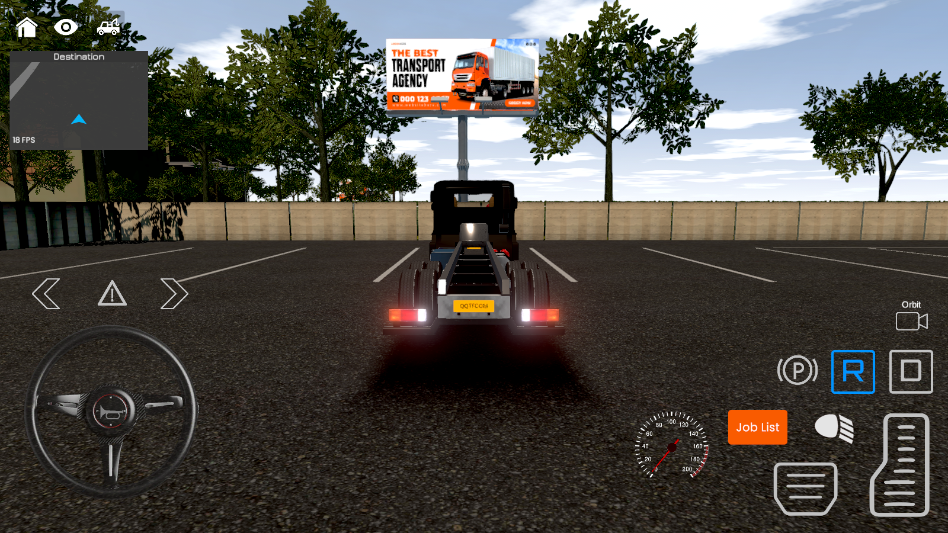Go to the home menu

click(x=26, y=27)
